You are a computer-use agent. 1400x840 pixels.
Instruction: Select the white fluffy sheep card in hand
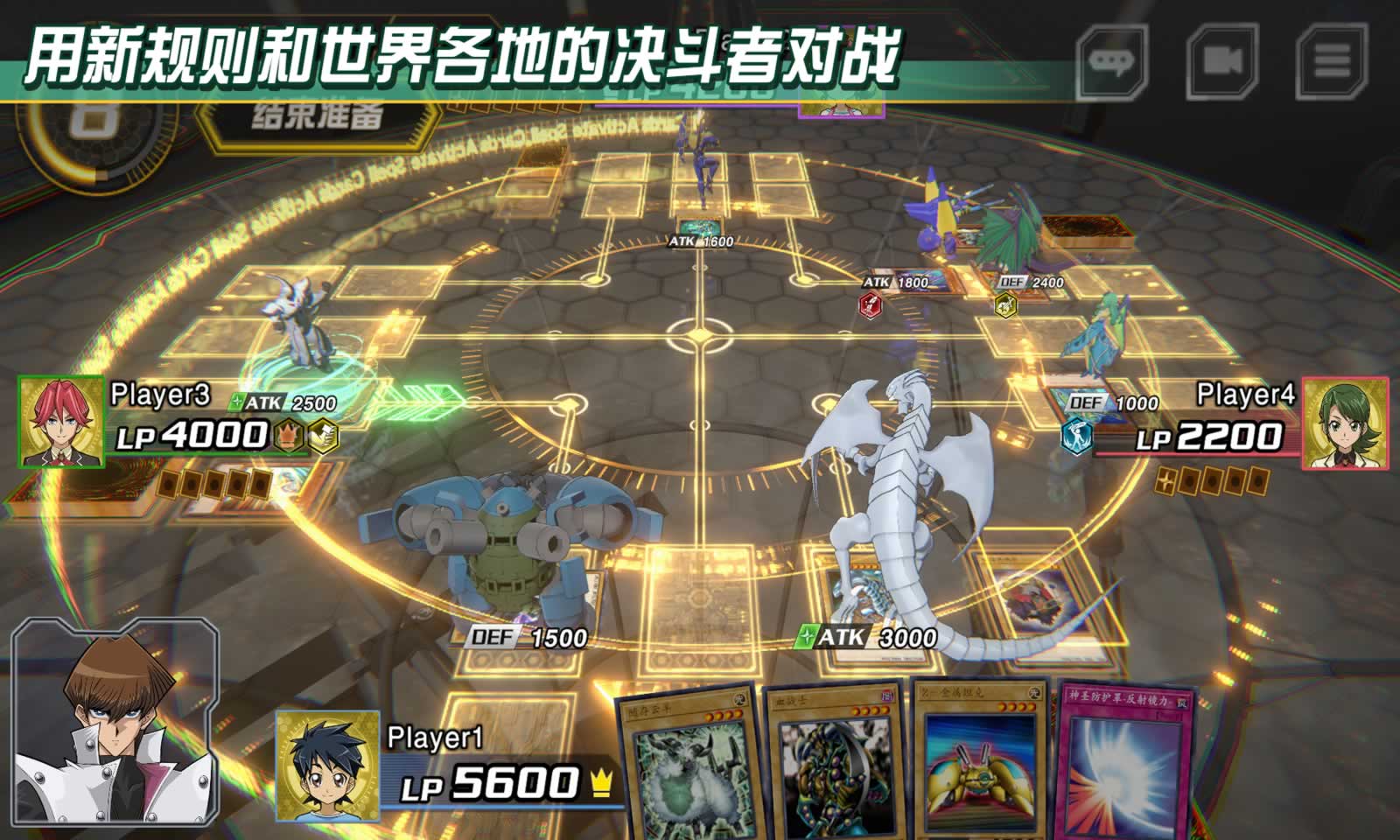click(x=689, y=761)
